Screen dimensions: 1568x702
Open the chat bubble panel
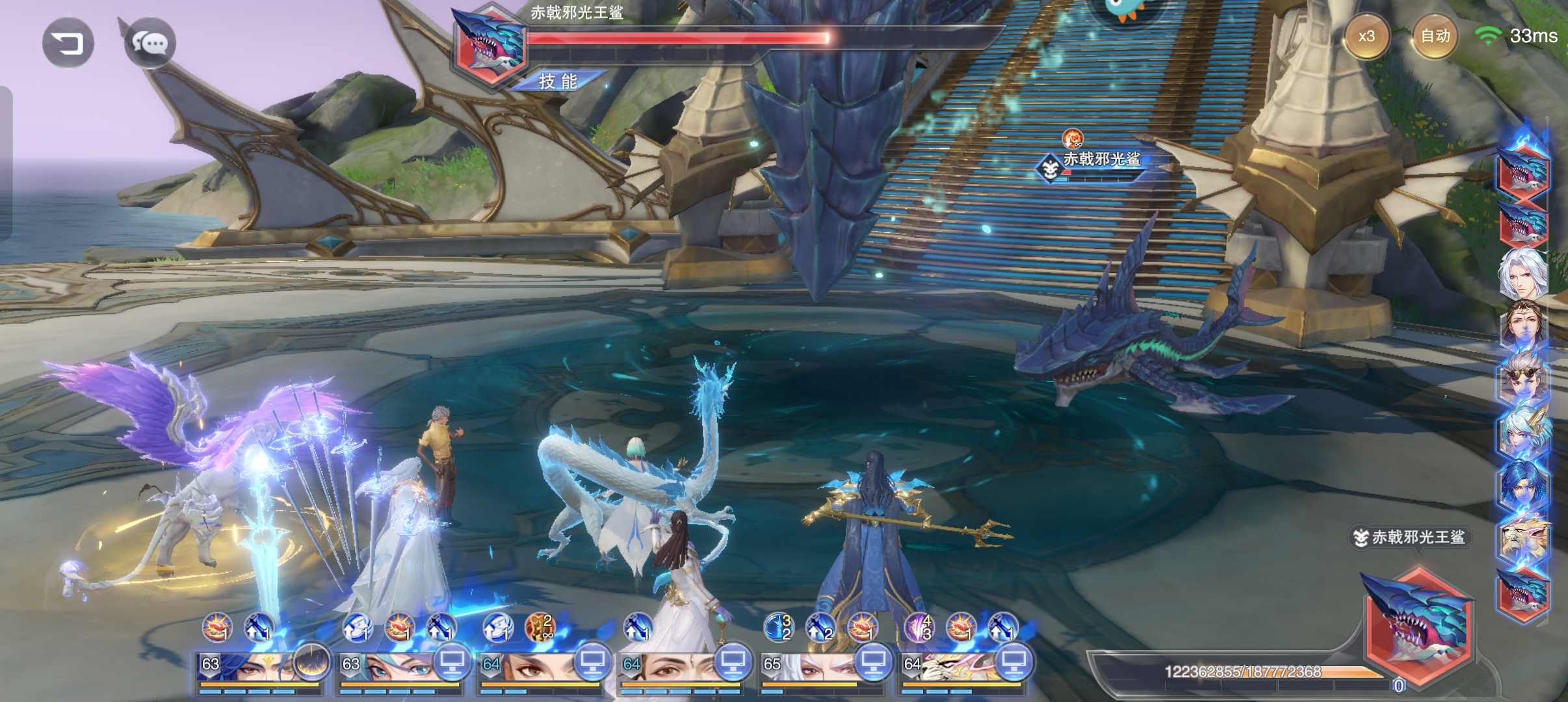(150, 44)
